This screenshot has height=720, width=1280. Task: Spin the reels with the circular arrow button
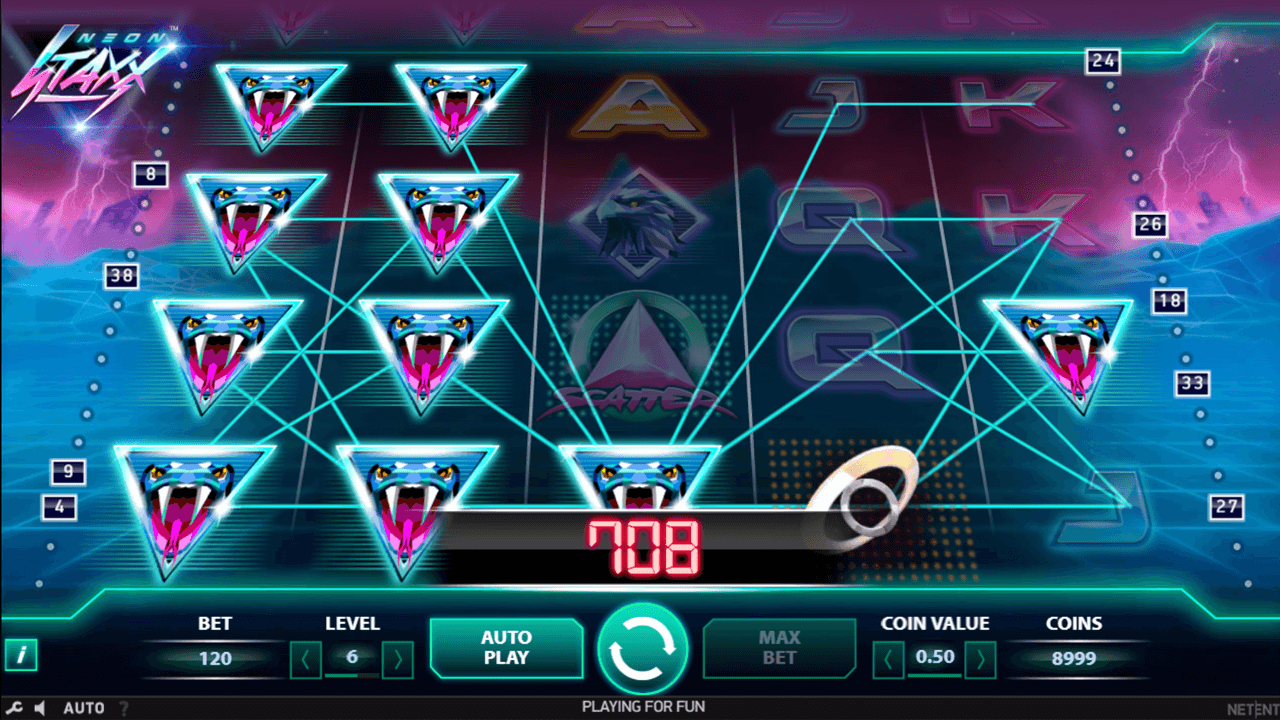(642, 648)
